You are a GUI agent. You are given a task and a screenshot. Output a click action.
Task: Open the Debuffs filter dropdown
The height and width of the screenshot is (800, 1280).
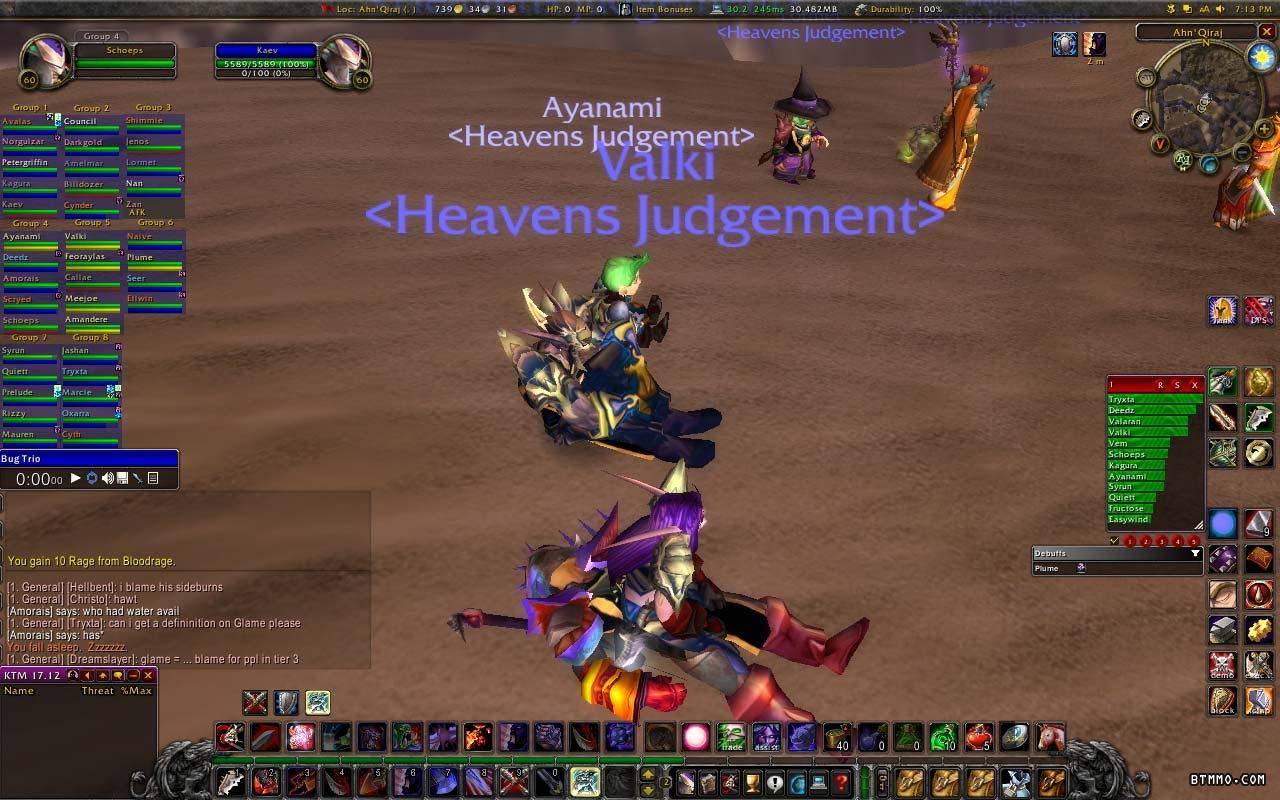1195,553
